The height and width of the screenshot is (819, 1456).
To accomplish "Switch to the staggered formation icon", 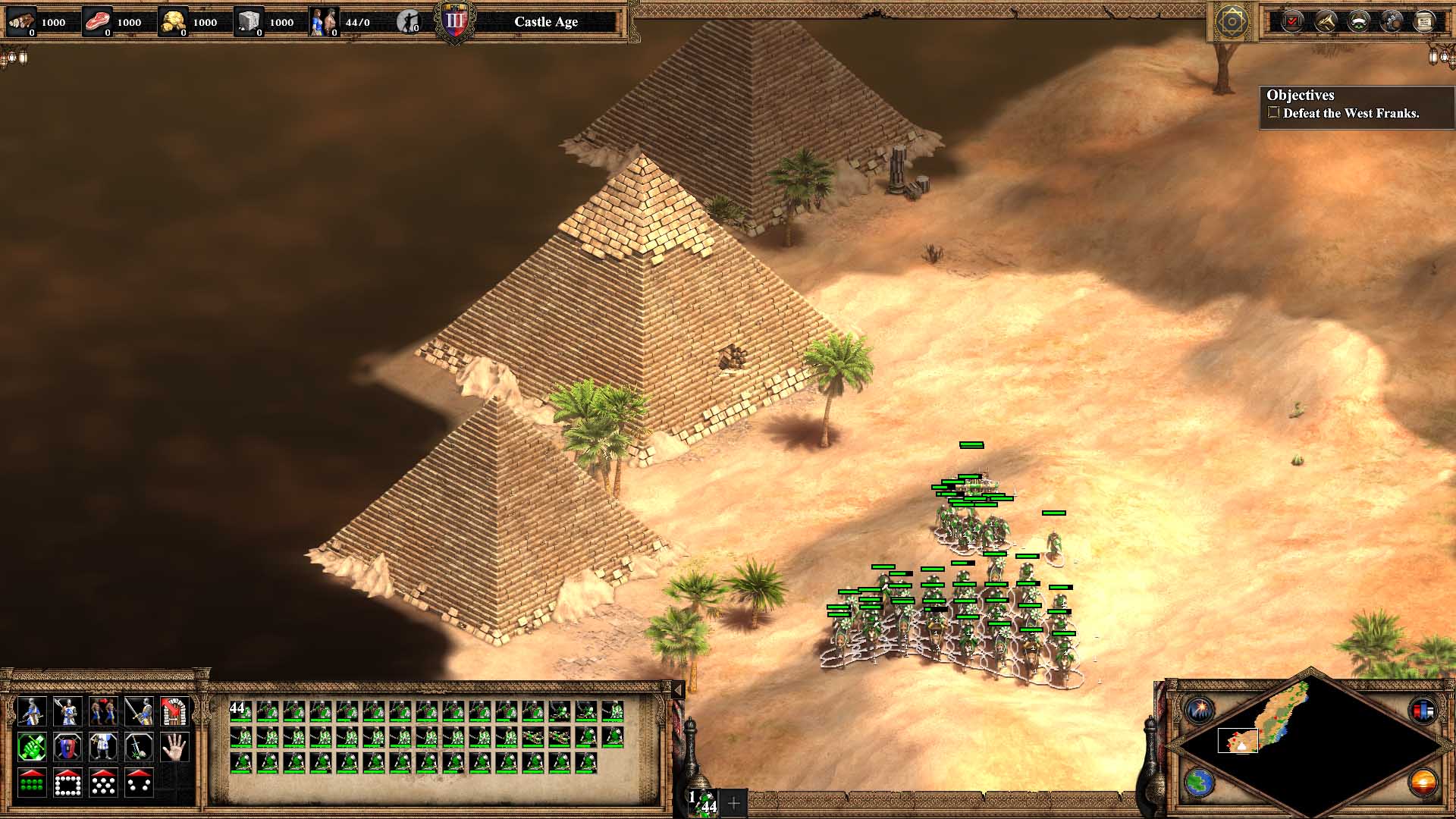I will pyautogui.click(x=102, y=783).
